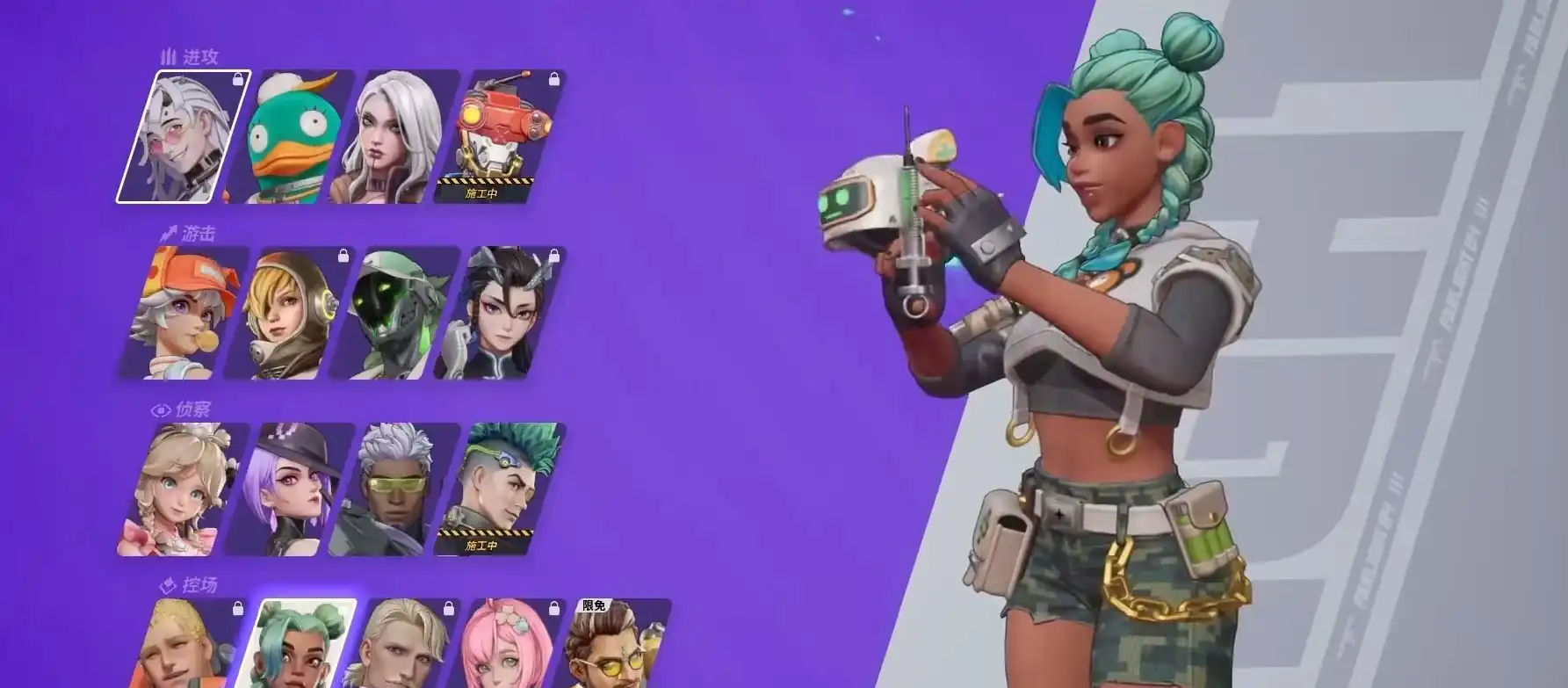
Task: Select the red robot hero card
Action: click(x=499, y=136)
